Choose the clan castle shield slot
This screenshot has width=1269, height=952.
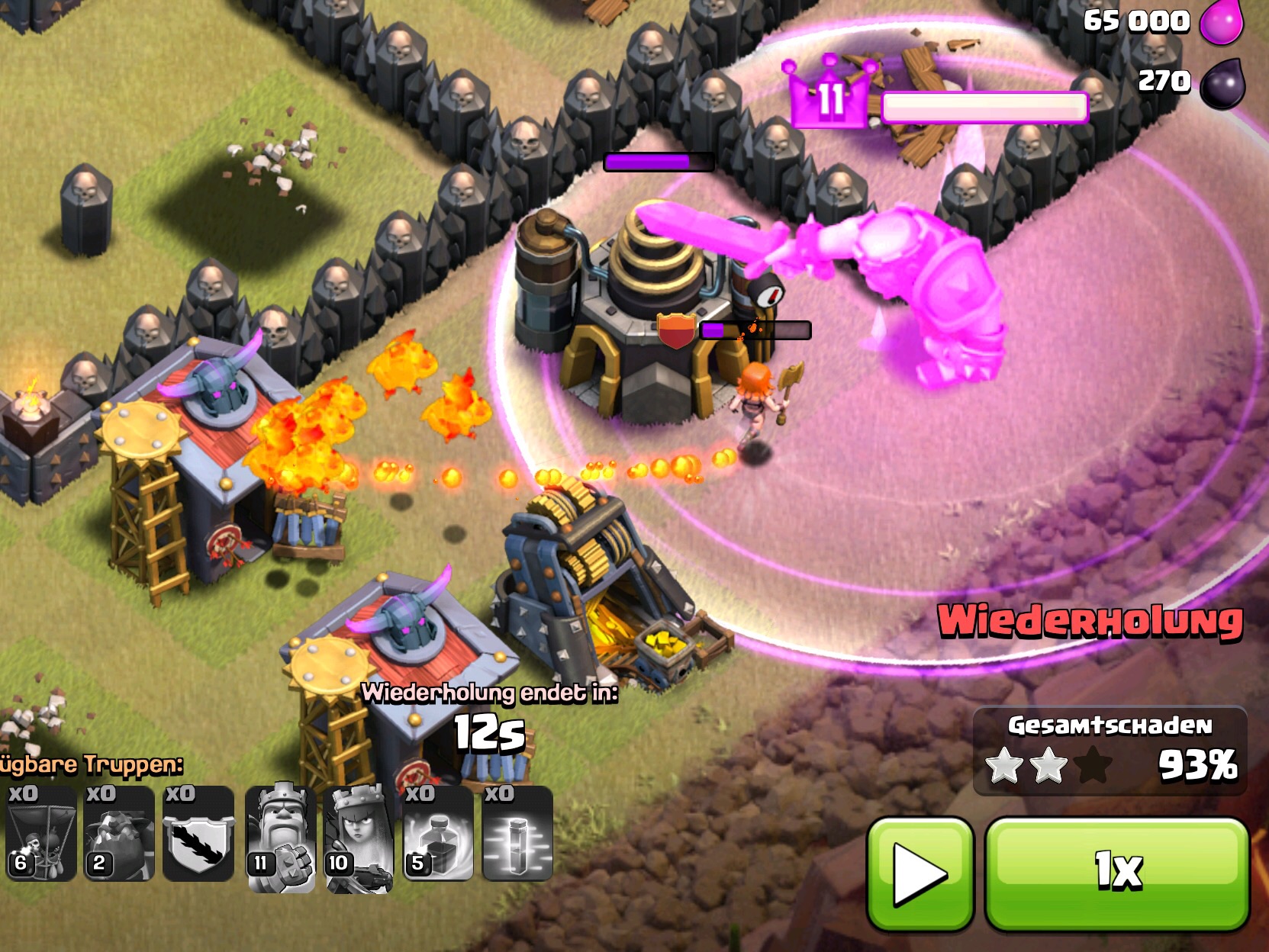click(x=198, y=834)
